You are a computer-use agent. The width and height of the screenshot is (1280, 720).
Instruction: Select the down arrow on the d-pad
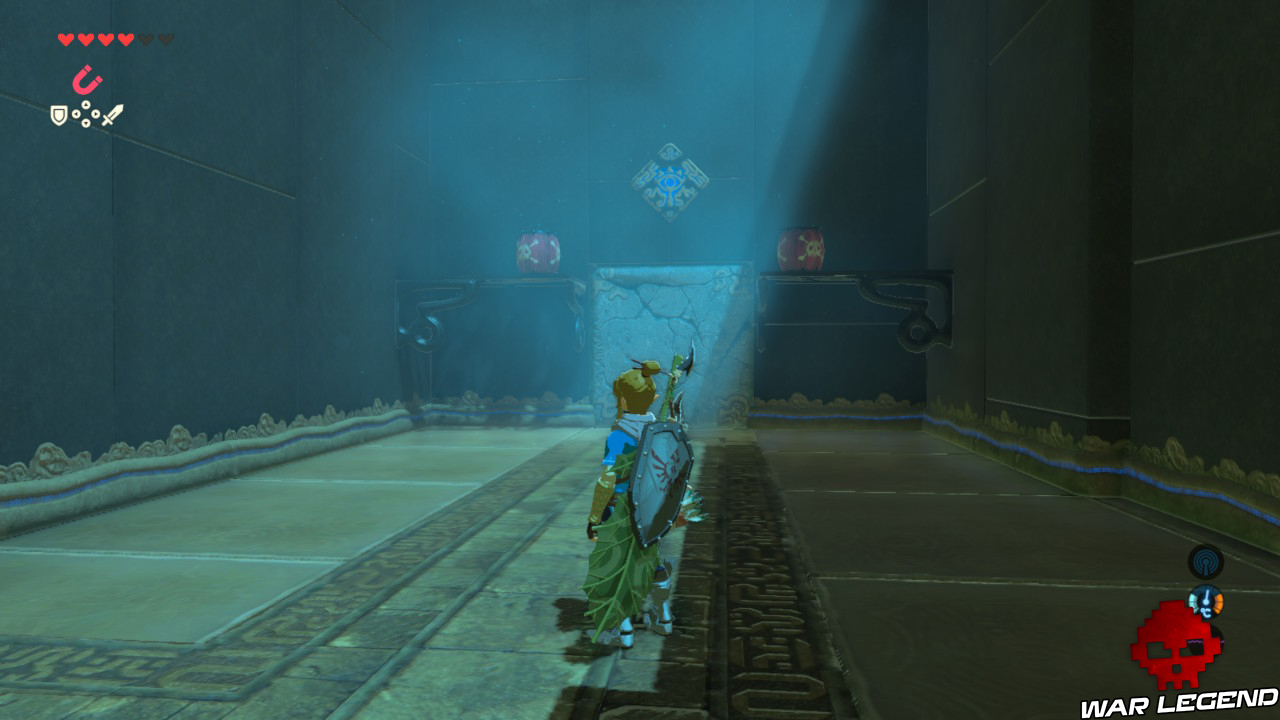click(x=86, y=123)
